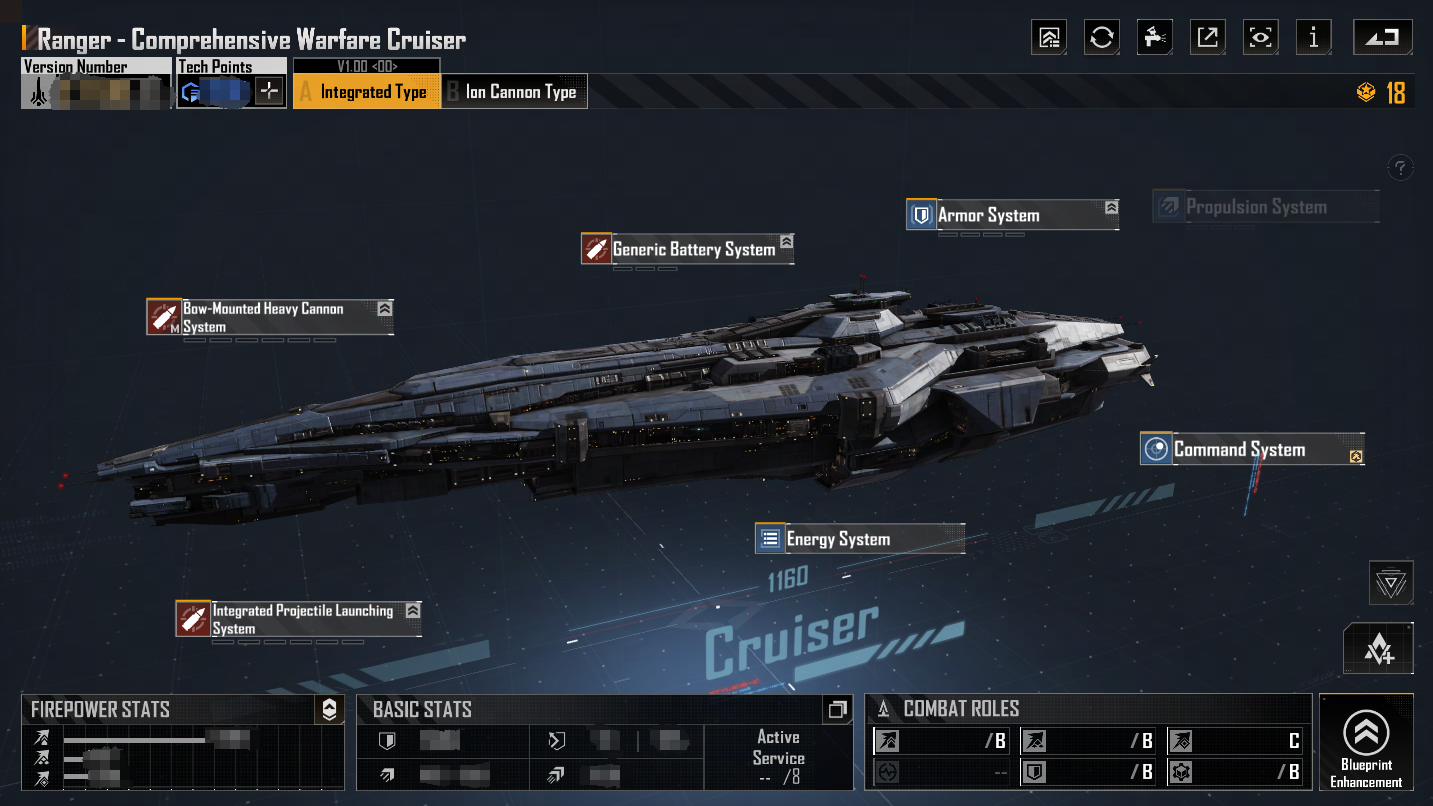Click the inverted triangle emblem icon
Screen dimensions: 1433x806
1391,583
